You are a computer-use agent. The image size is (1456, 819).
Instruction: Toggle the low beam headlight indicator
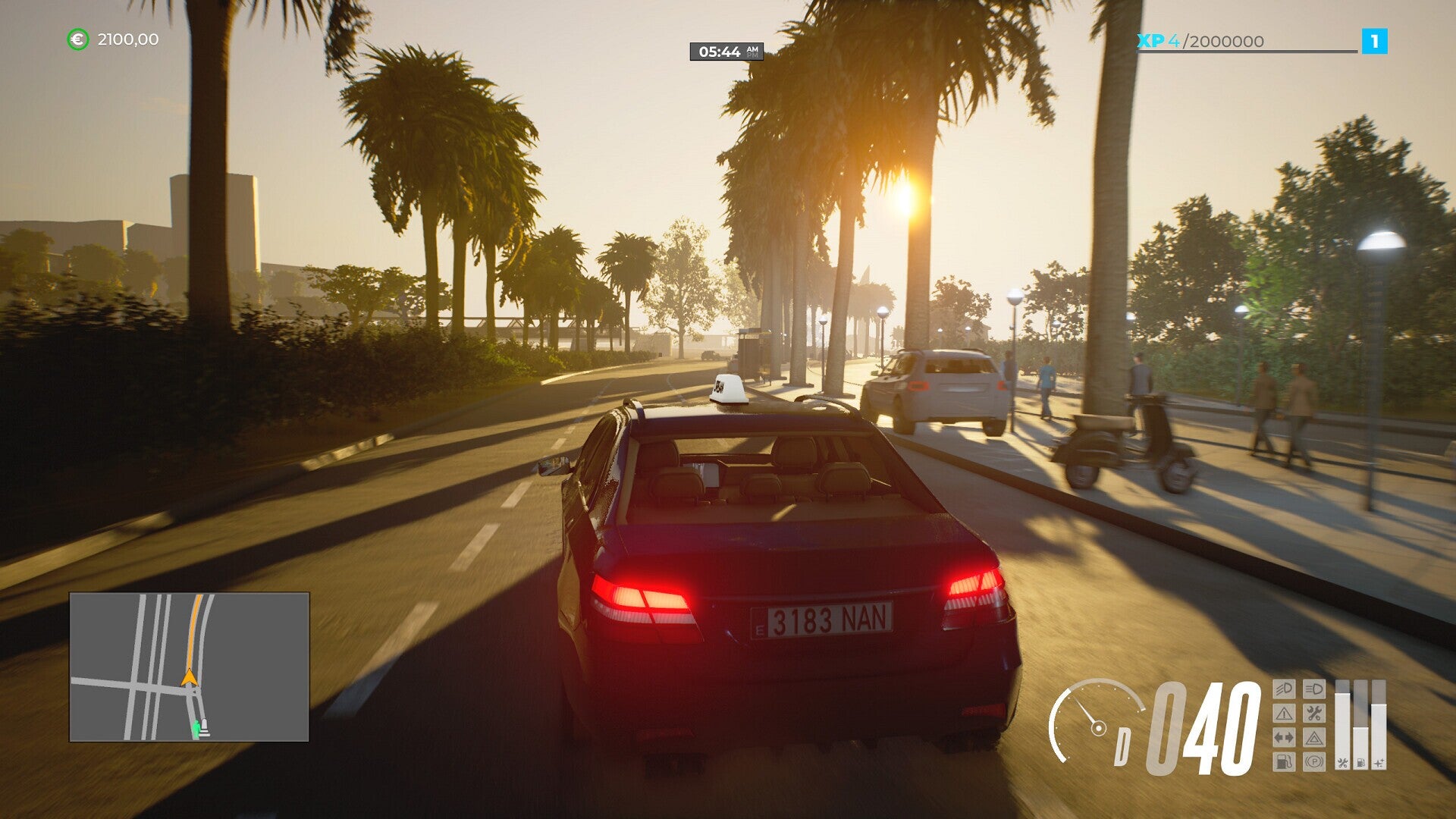pos(1284,689)
